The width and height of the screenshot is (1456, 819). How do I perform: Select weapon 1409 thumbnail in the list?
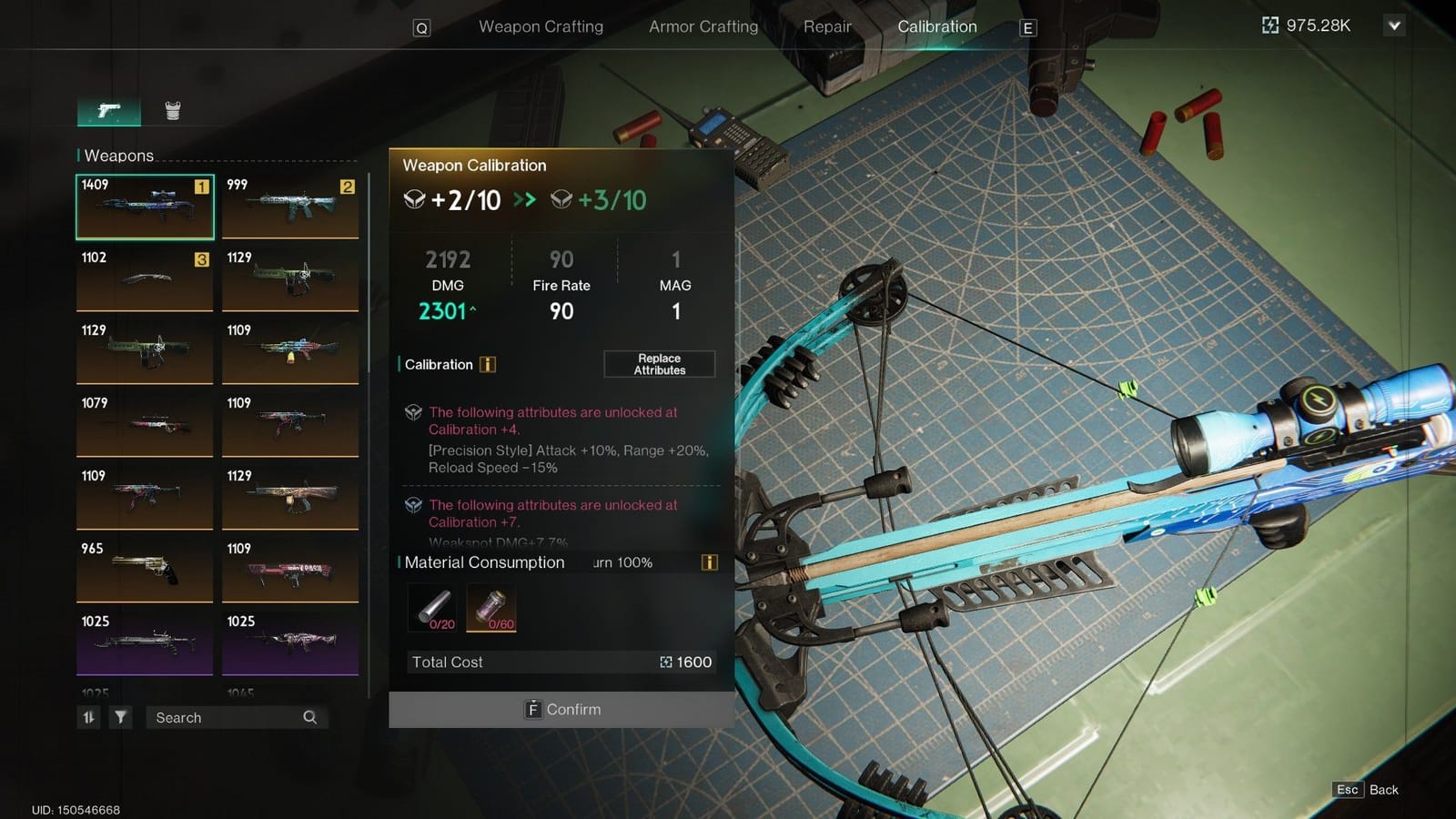(x=144, y=207)
